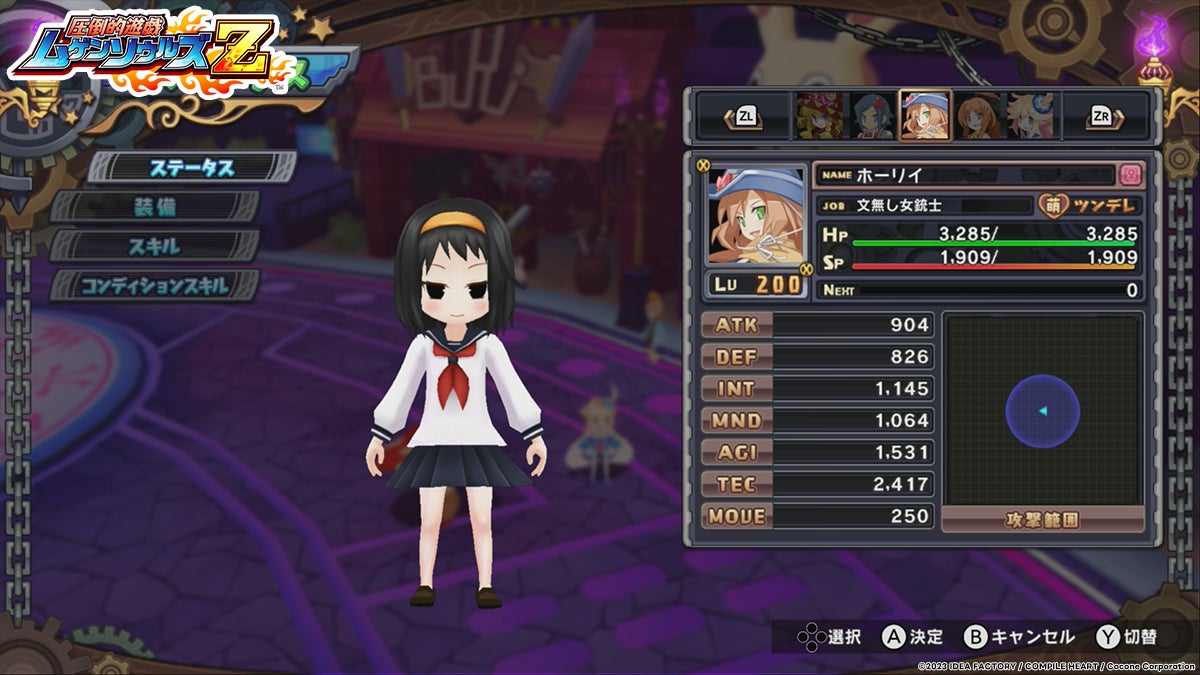Click the ホーリイ name field
The image size is (1200, 675).
tap(964, 175)
